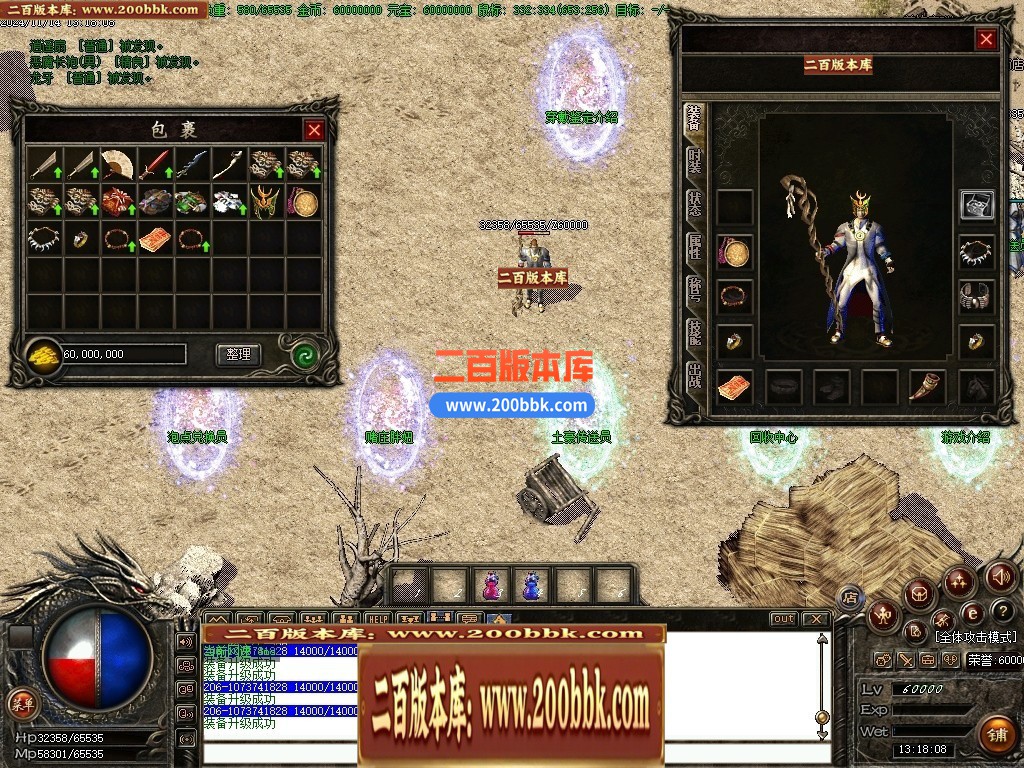Open the 状态 status tab
1024x768 pixels.
tap(694, 203)
